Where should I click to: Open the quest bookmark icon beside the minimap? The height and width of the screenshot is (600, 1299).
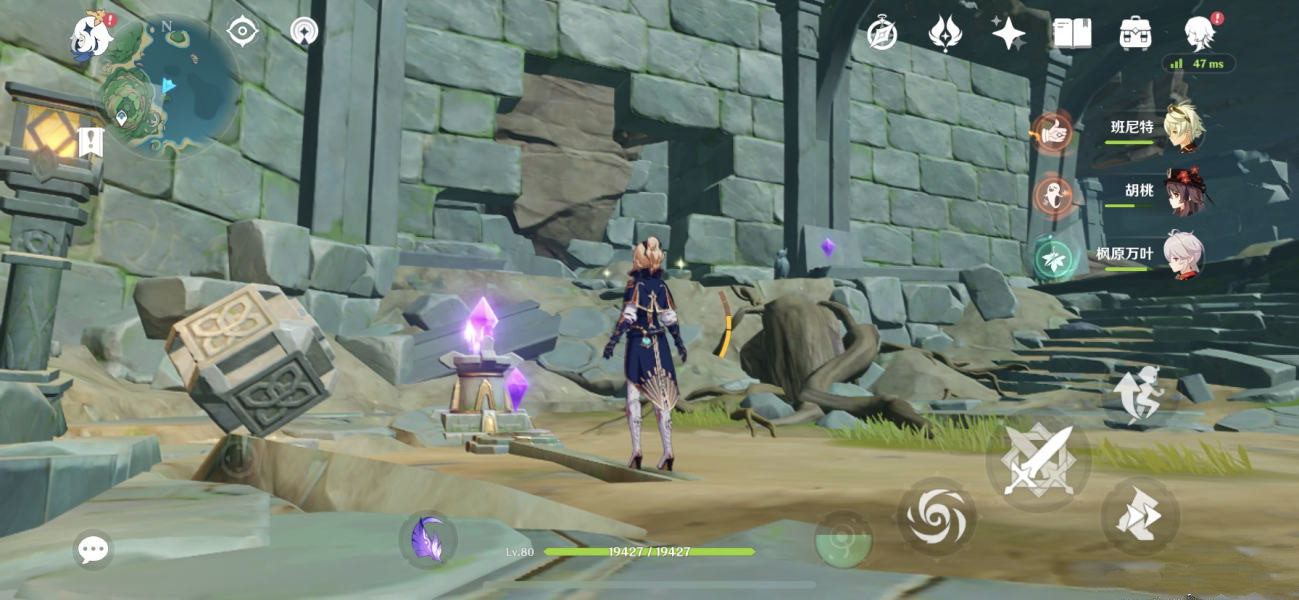pos(91,142)
